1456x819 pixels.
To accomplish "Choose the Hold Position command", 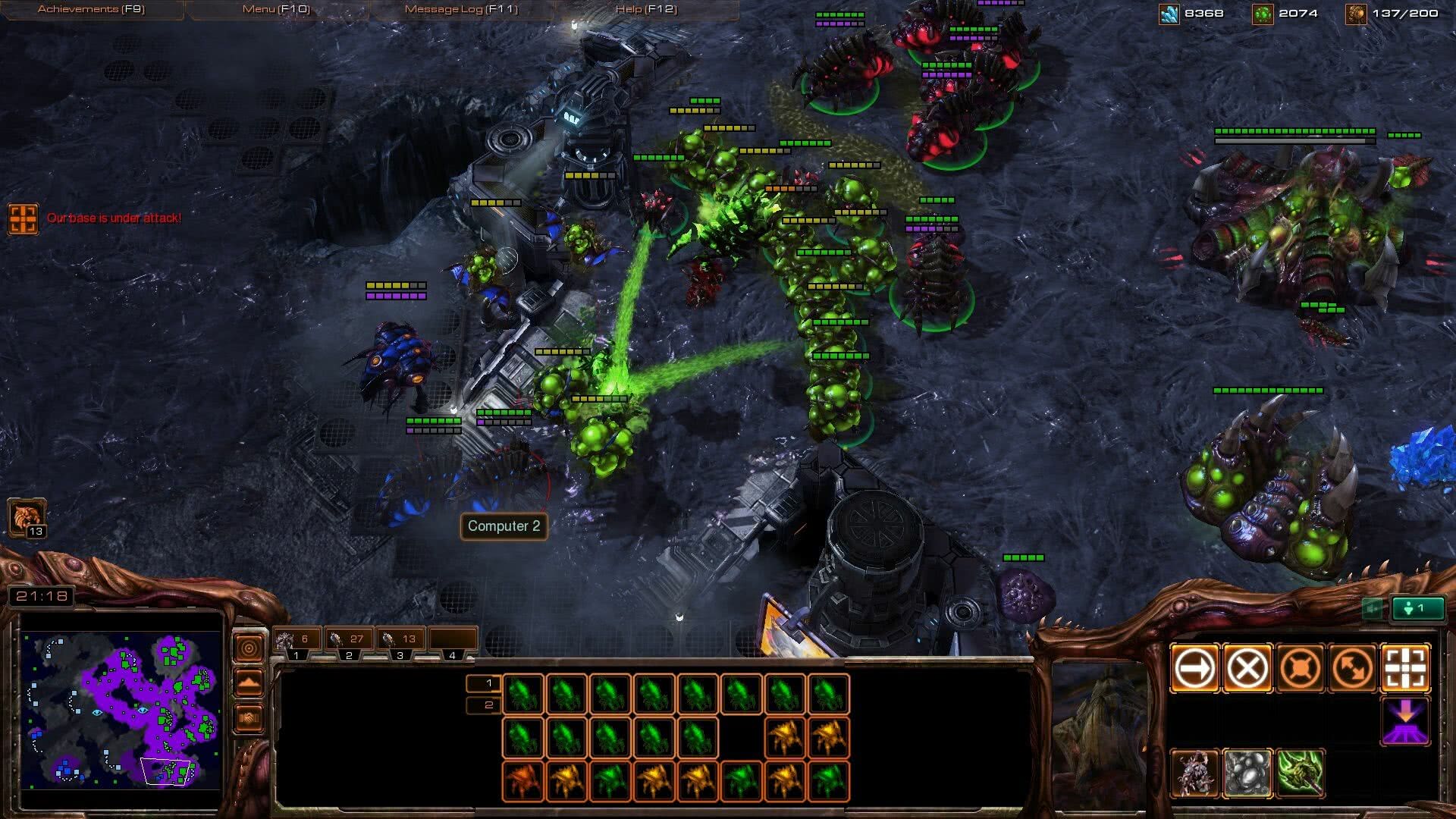I will (1301, 669).
